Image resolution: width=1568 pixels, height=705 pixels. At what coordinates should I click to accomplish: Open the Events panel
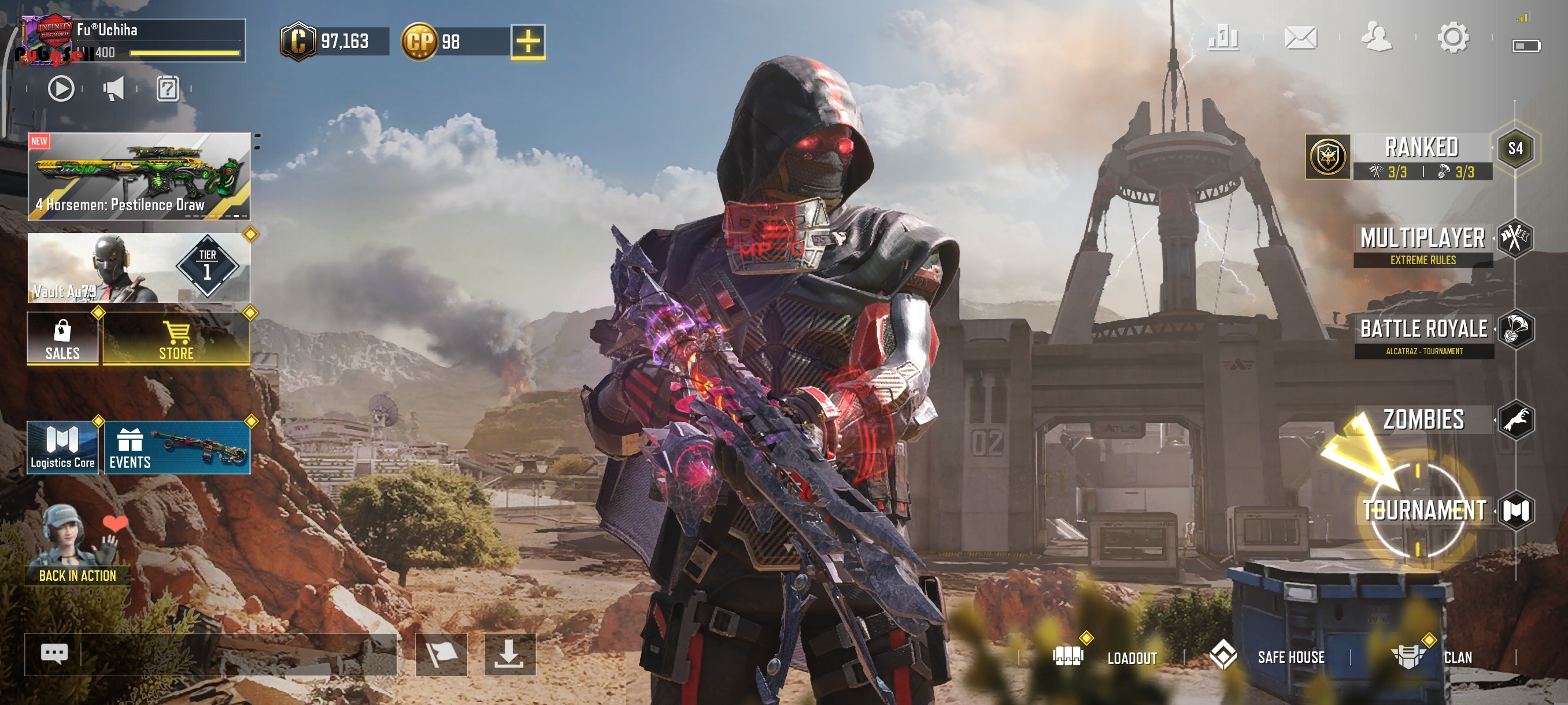pos(177,448)
